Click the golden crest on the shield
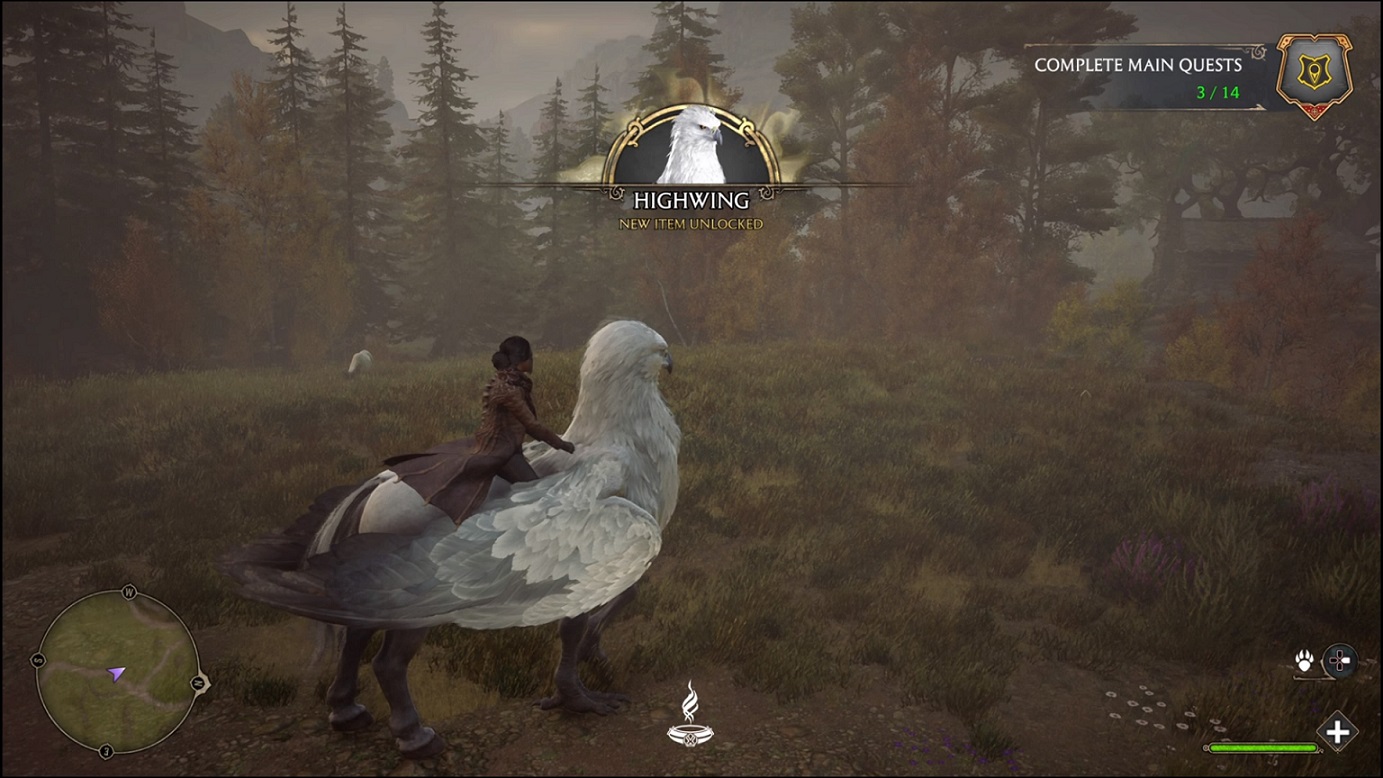 (x=1315, y=70)
